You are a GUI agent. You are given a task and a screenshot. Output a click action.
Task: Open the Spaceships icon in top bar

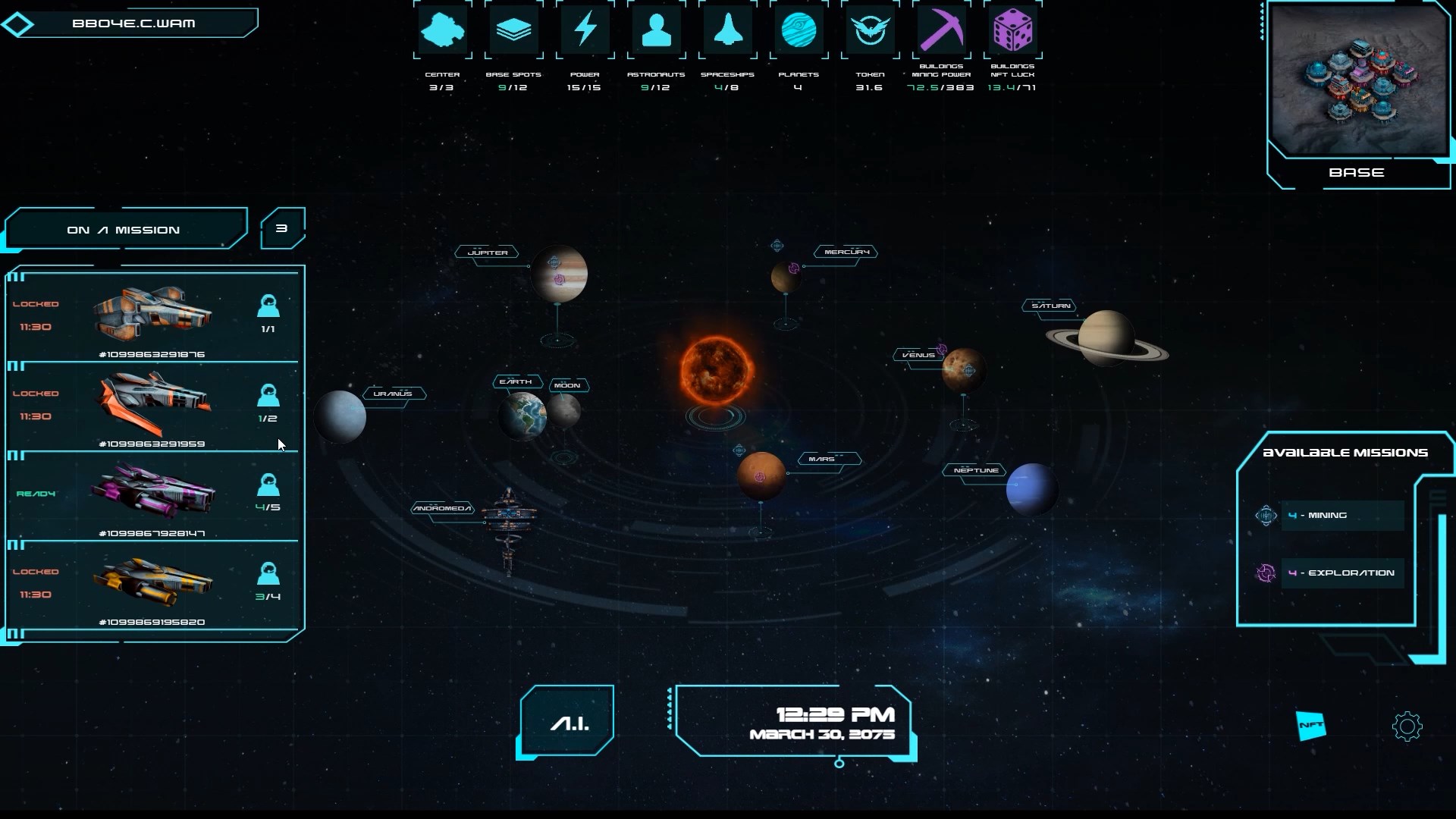pyautogui.click(x=727, y=31)
